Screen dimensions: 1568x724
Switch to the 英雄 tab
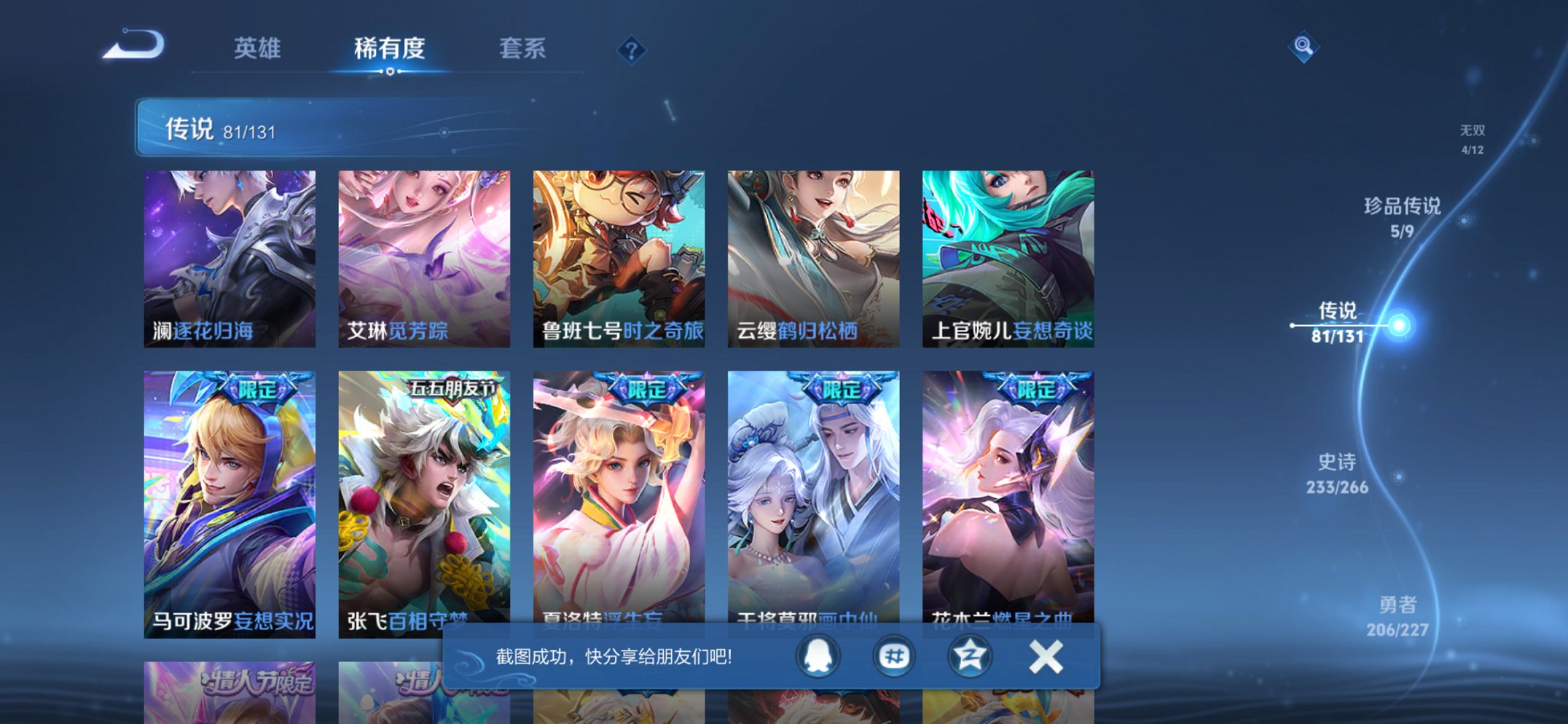(x=258, y=49)
